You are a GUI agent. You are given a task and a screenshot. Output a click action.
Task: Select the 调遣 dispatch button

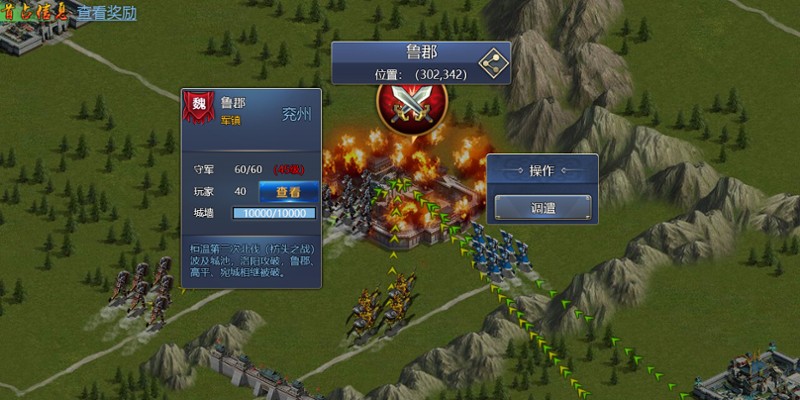[543, 208]
